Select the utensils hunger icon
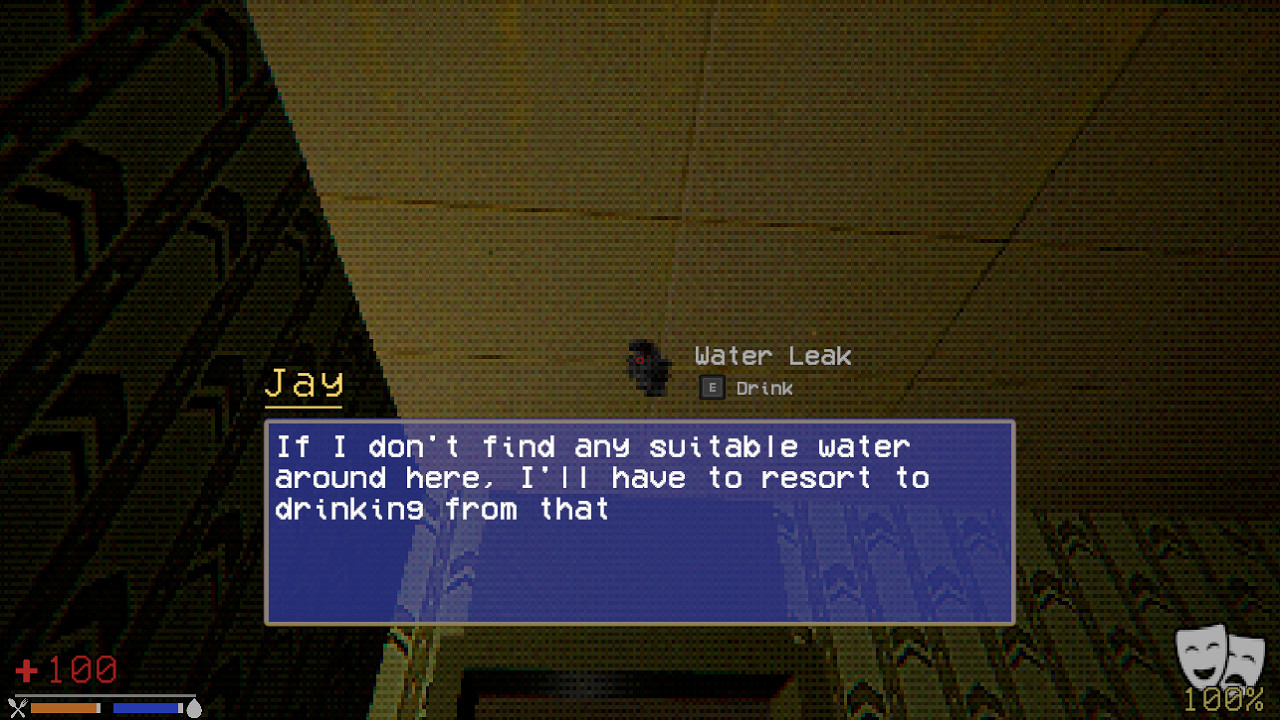1280x720 pixels. (x=18, y=707)
